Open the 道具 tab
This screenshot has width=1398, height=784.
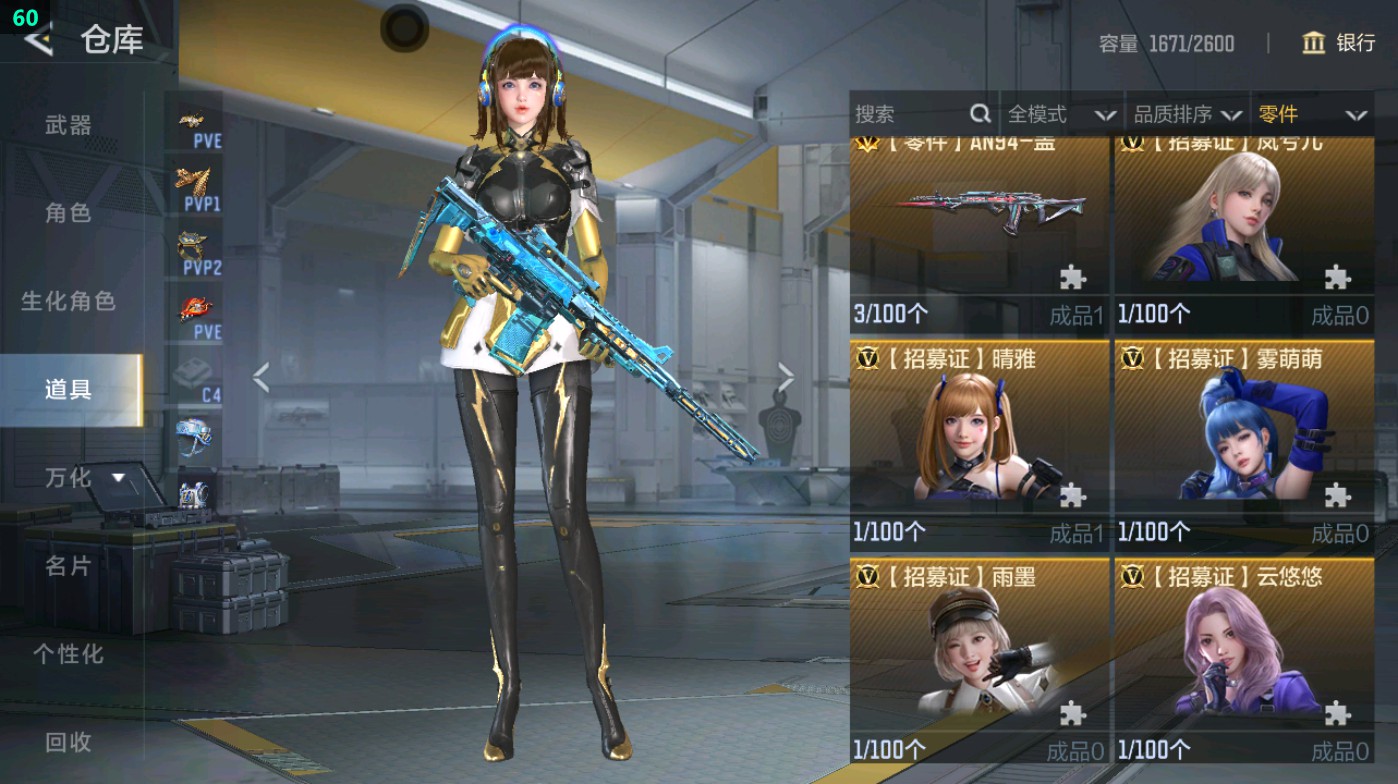point(69,389)
